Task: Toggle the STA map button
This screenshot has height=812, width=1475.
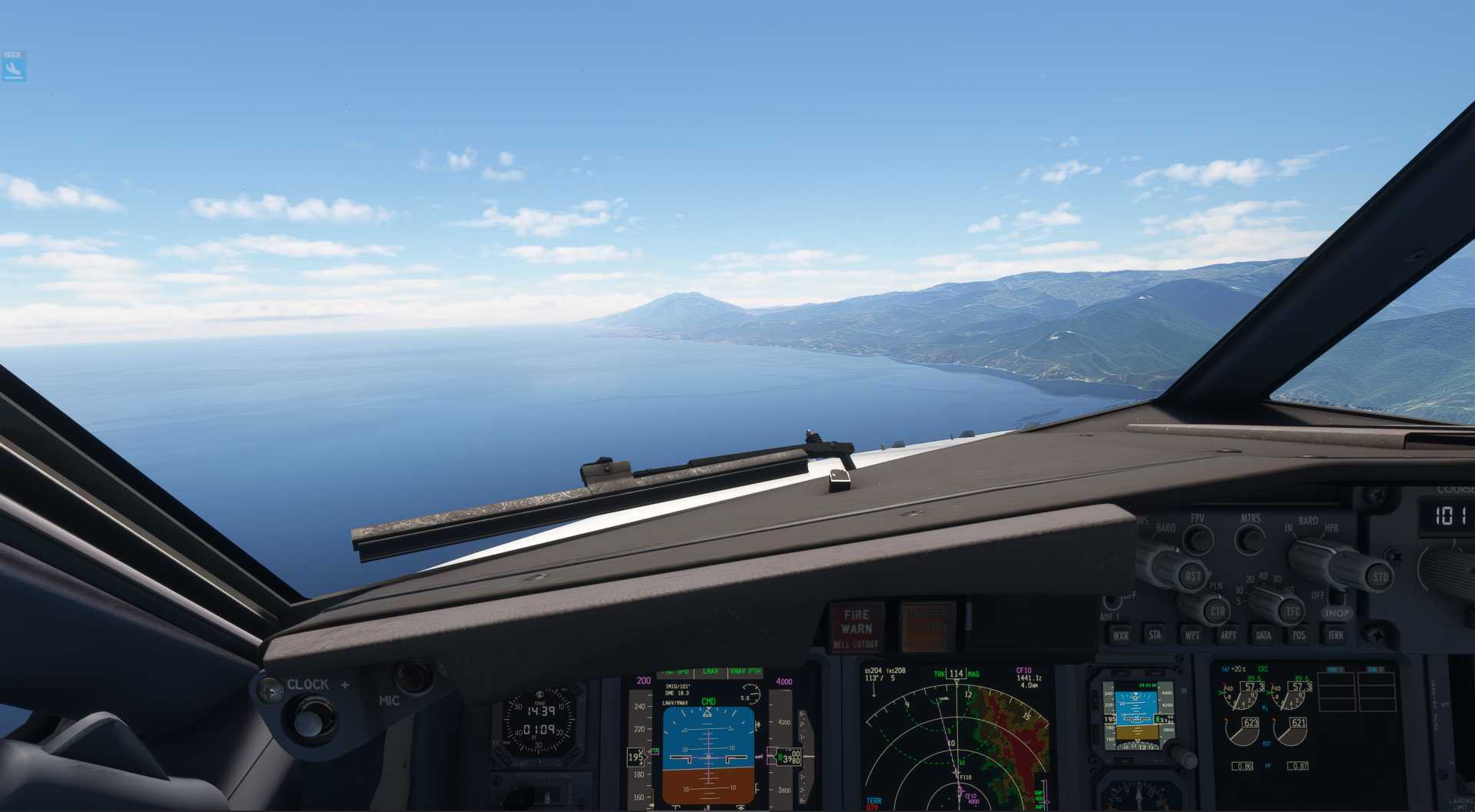Action: [1155, 635]
